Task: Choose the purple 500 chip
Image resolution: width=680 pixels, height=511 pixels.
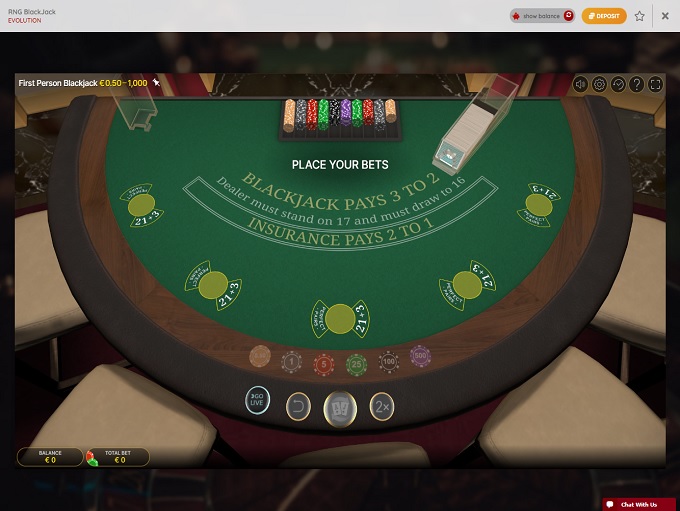Action: point(420,356)
